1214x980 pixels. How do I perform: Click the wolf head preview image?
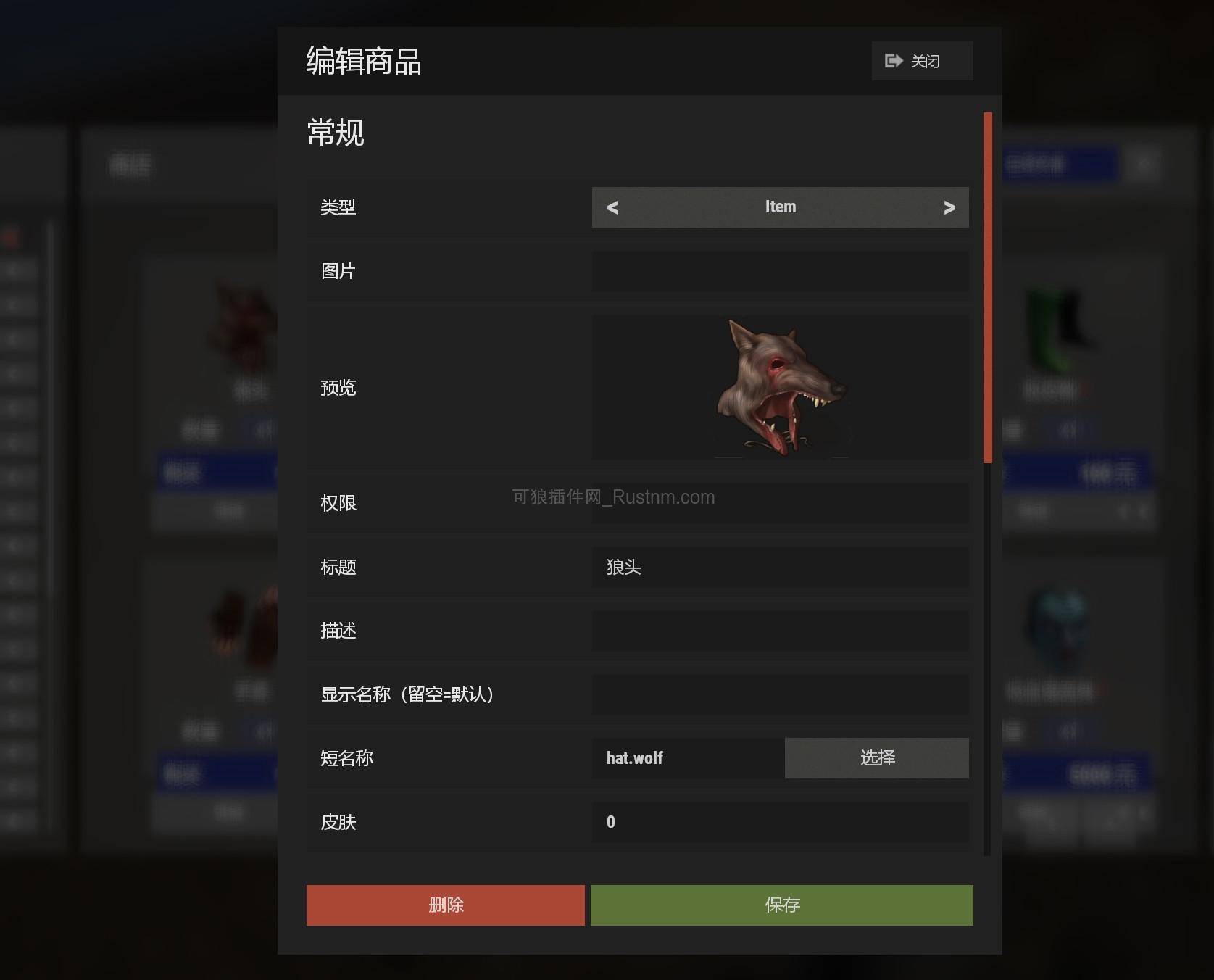(781, 388)
